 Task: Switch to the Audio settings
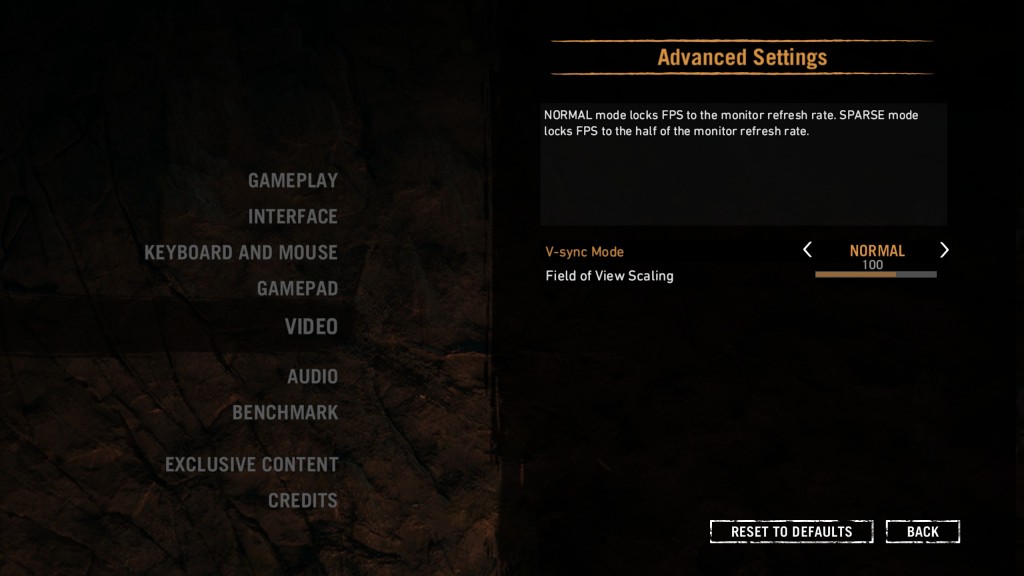[x=312, y=377]
